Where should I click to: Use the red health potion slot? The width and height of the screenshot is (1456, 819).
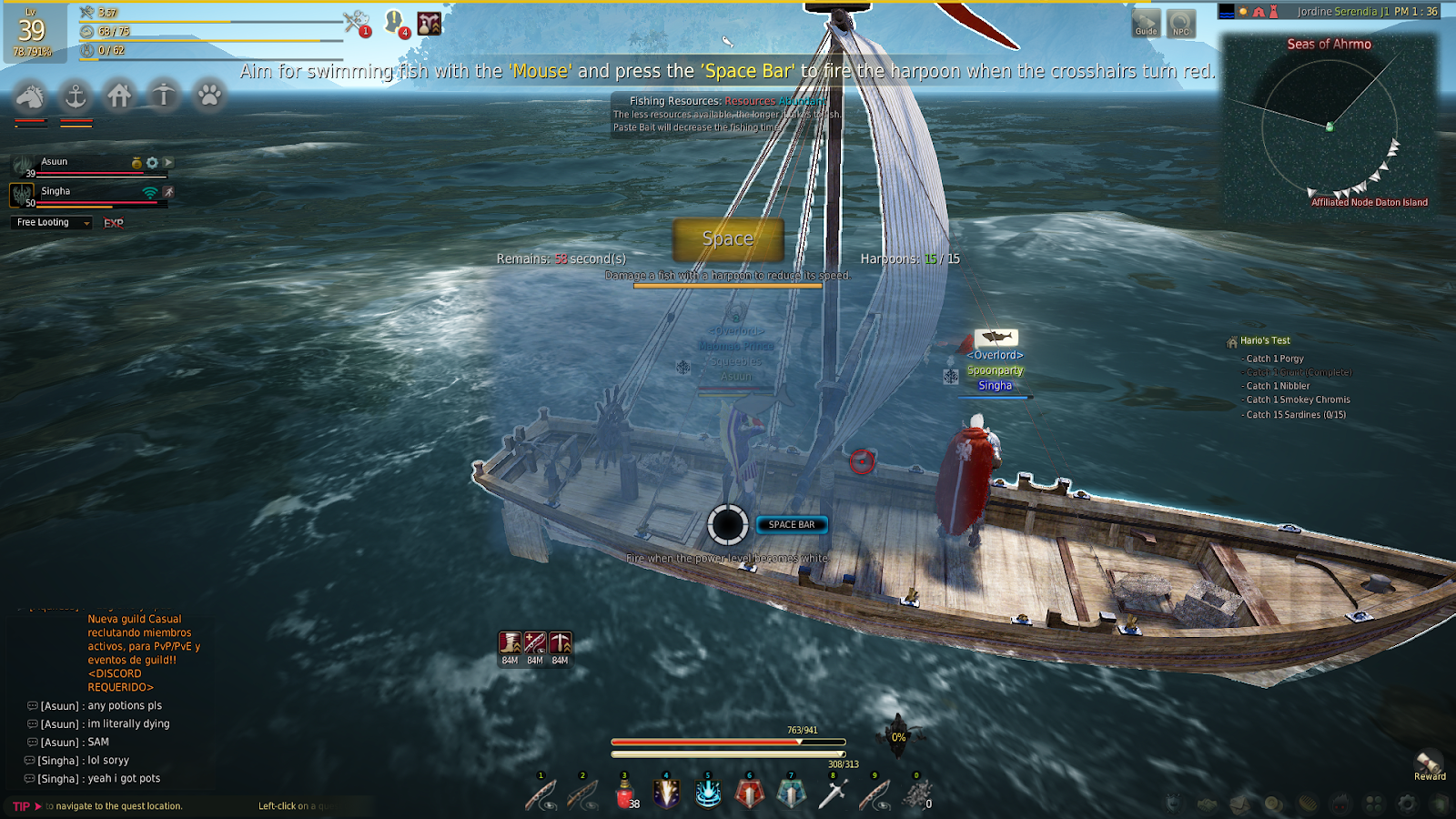625,794
